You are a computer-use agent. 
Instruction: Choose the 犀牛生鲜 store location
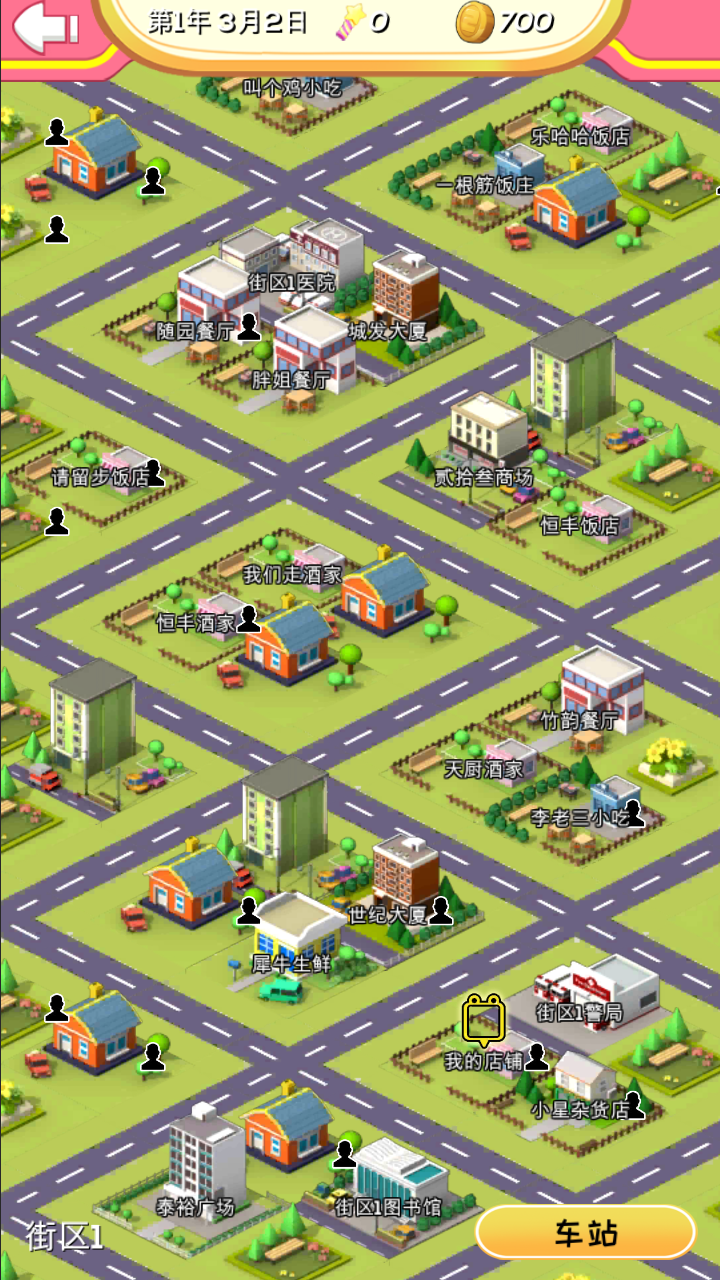point(291,964)
